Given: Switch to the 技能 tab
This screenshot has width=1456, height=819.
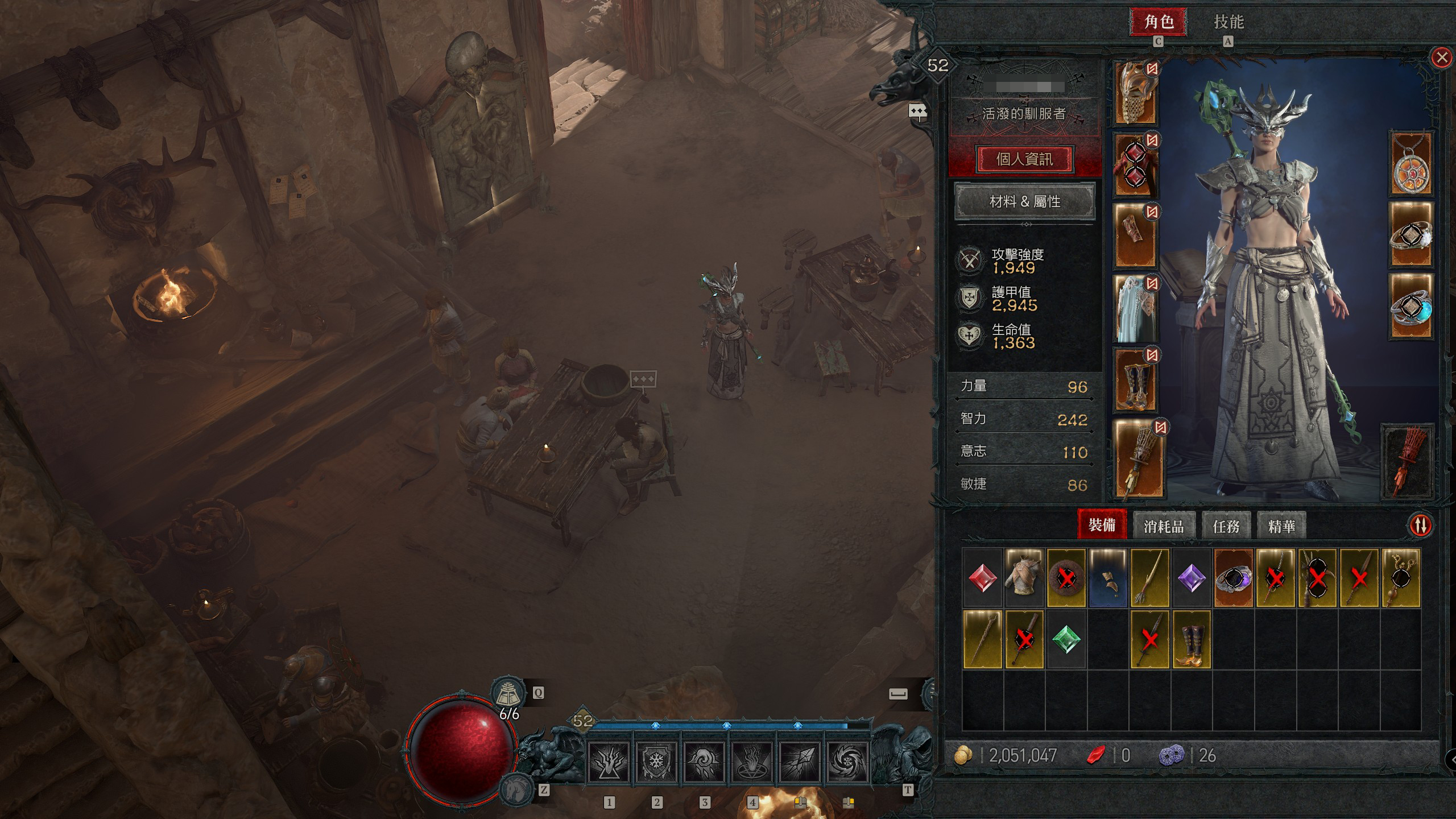Looking at the screenshot, I should [x=1228, y=22].
